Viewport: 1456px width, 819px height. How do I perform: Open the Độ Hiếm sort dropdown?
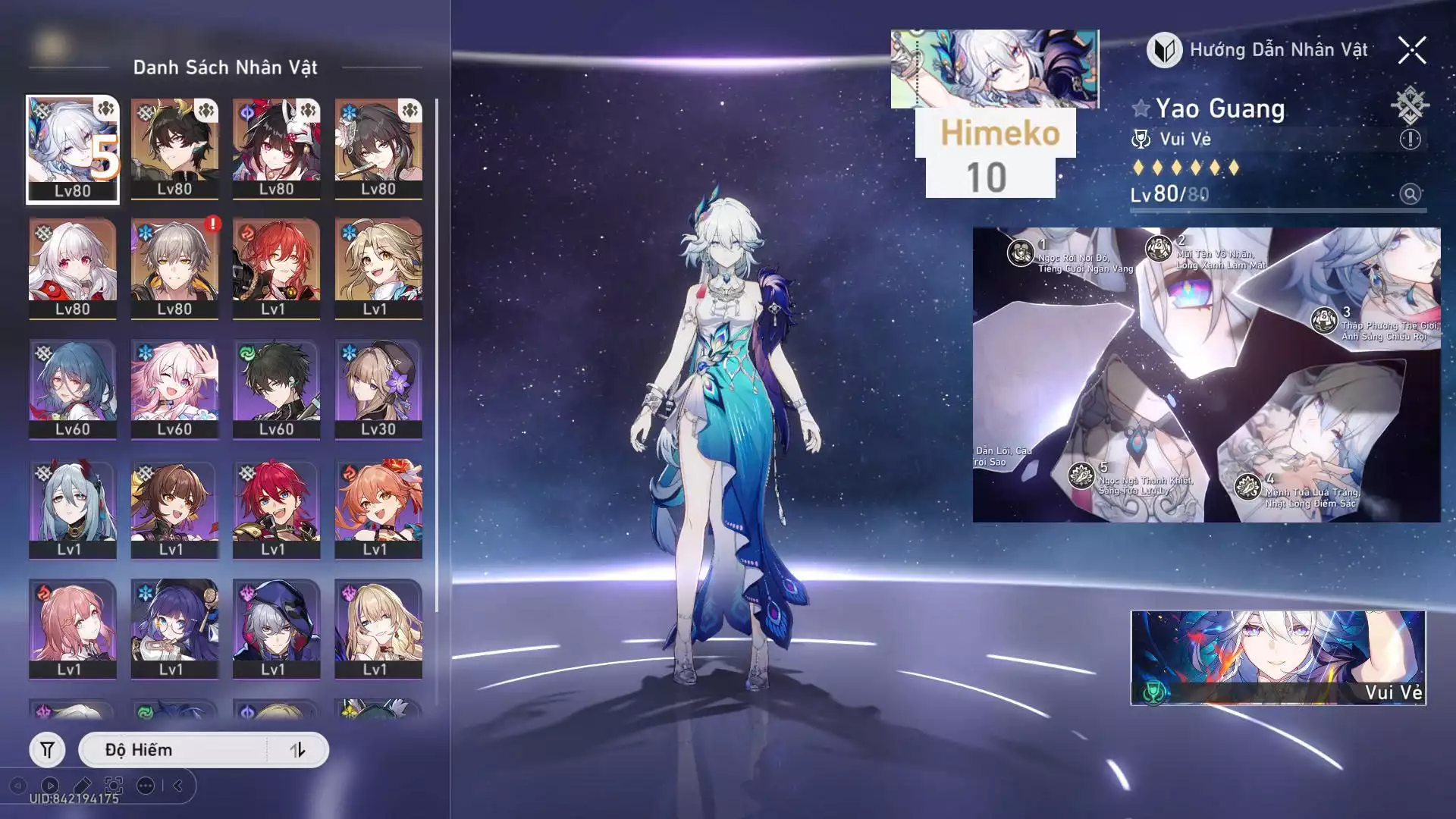coord(174,750)
